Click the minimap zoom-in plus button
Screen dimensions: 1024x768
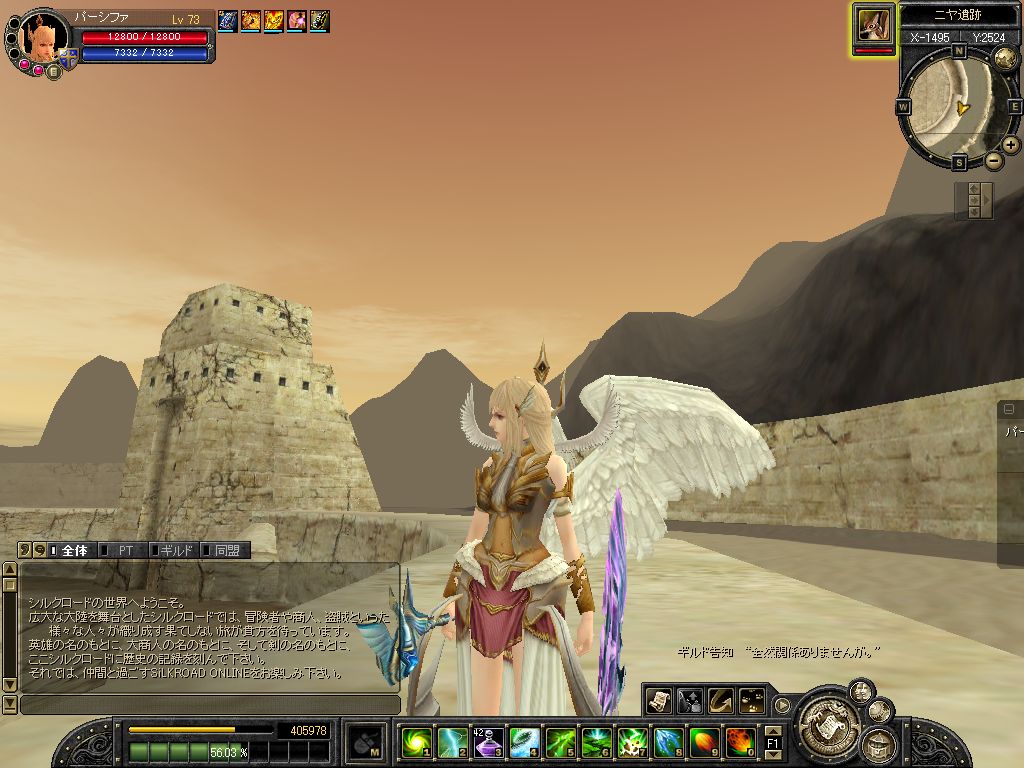[x=1011, y=145]
